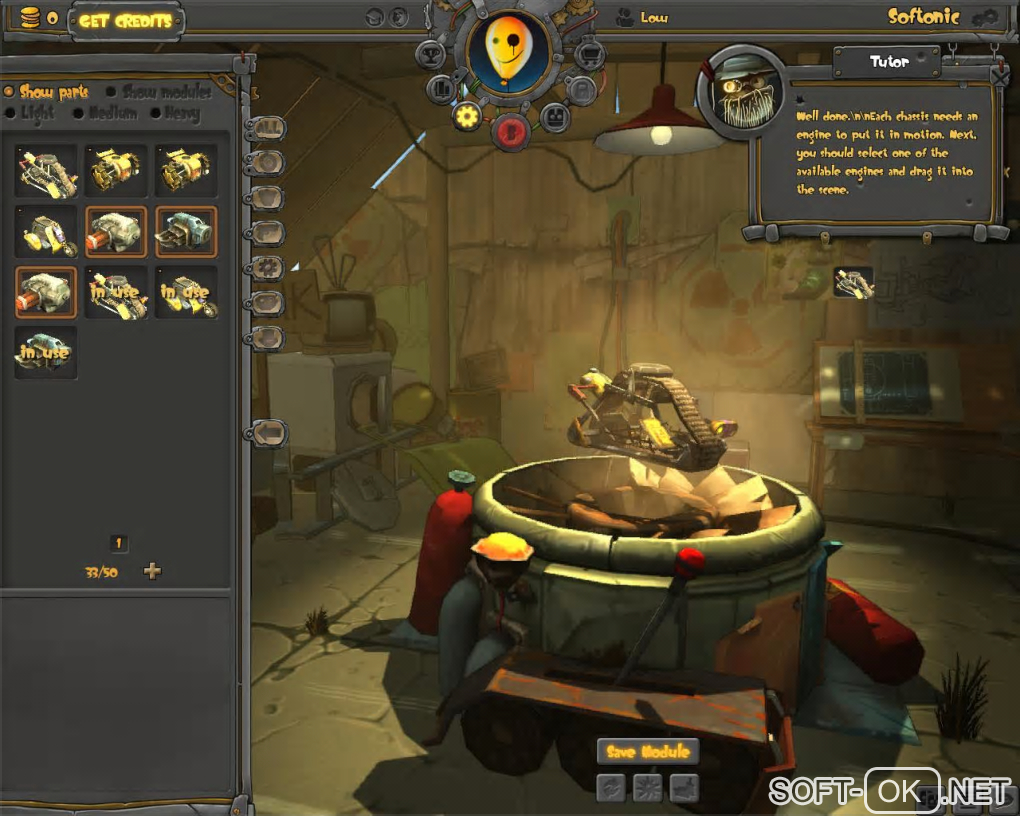The height and width of the screenshot is (816, 1020).
Task: Pick the teal engine part
Action: [186, 231]
